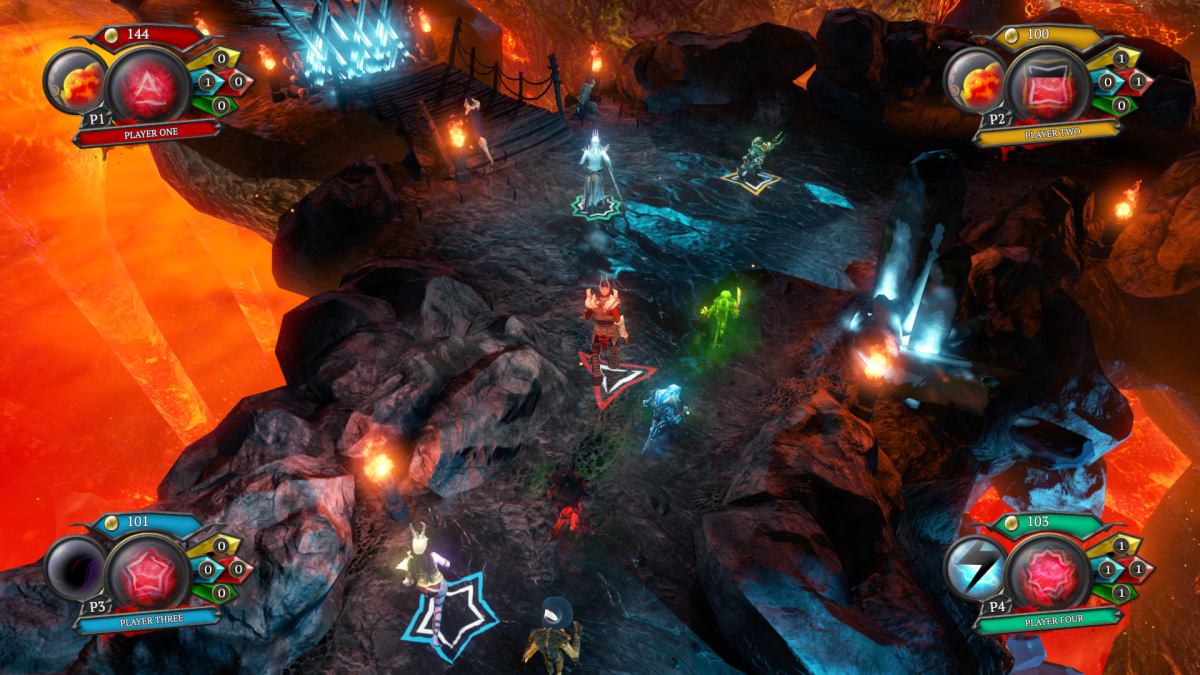The width and height of the screenshot is (1200, 675).
Task: Select Player Two's red square emblem
Action: [x=1047, y=83]
